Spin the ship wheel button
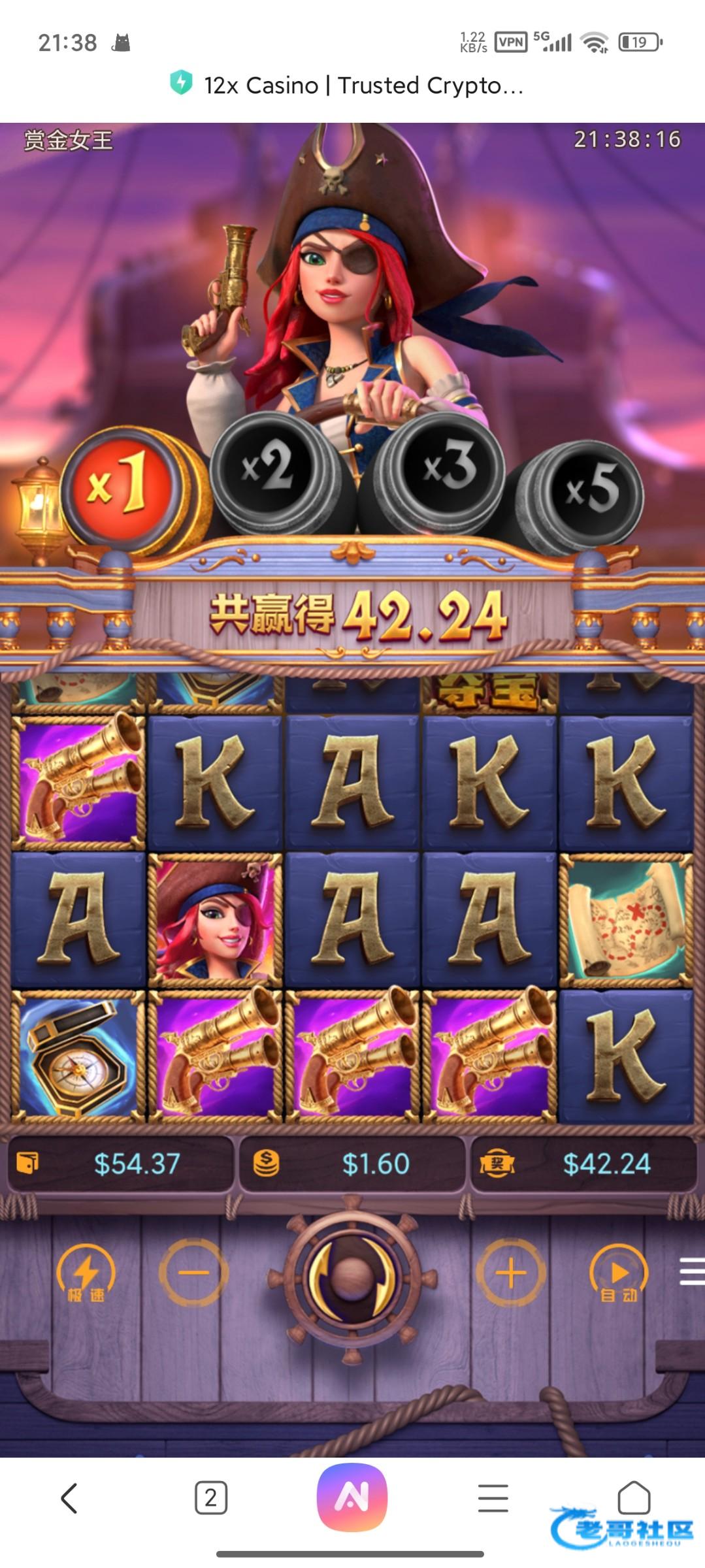This screenshot has width=705, height=1568. (x=353, y=1274)
